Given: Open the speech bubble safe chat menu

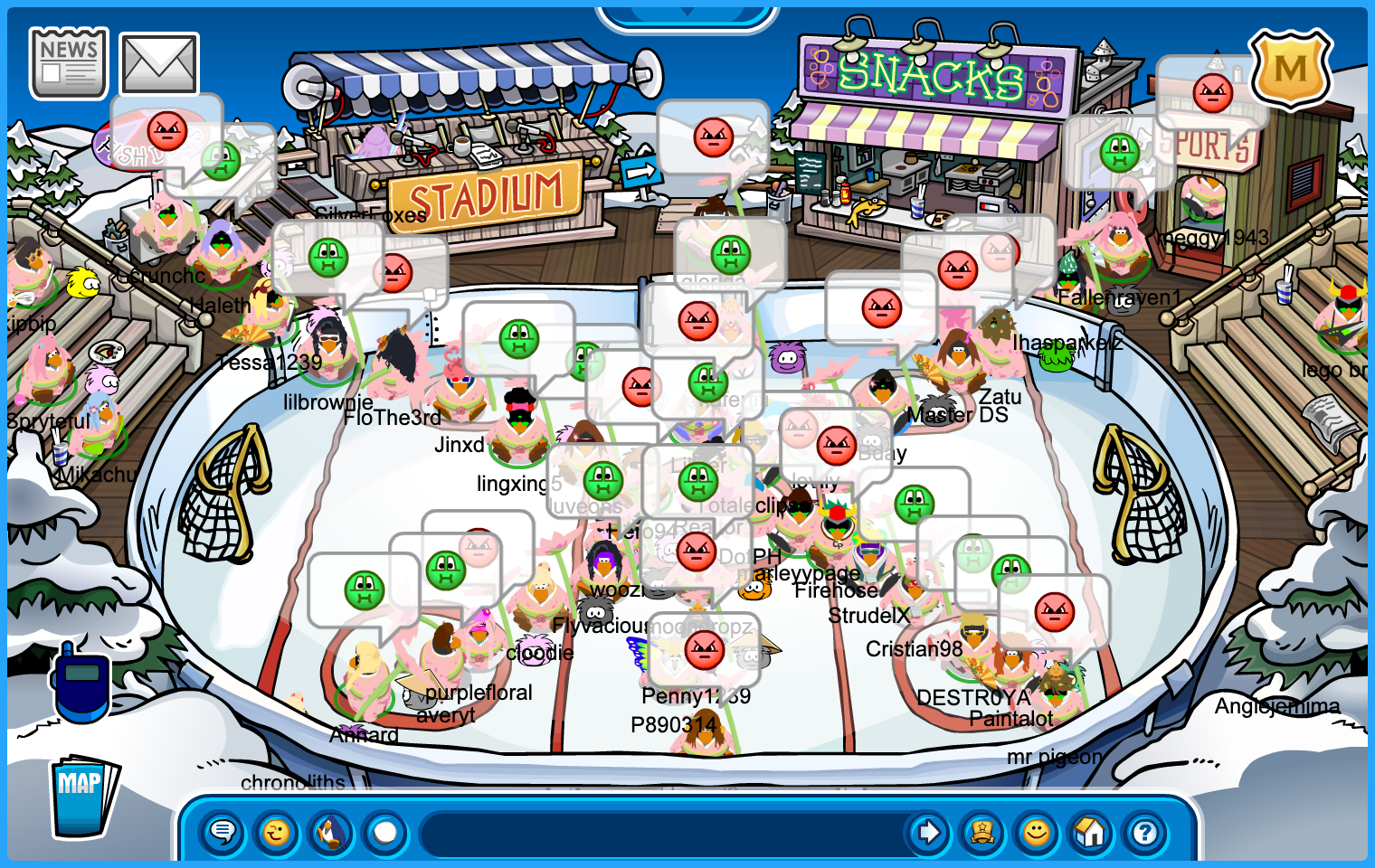Looking at the screenshot, I should click(223, 832).
